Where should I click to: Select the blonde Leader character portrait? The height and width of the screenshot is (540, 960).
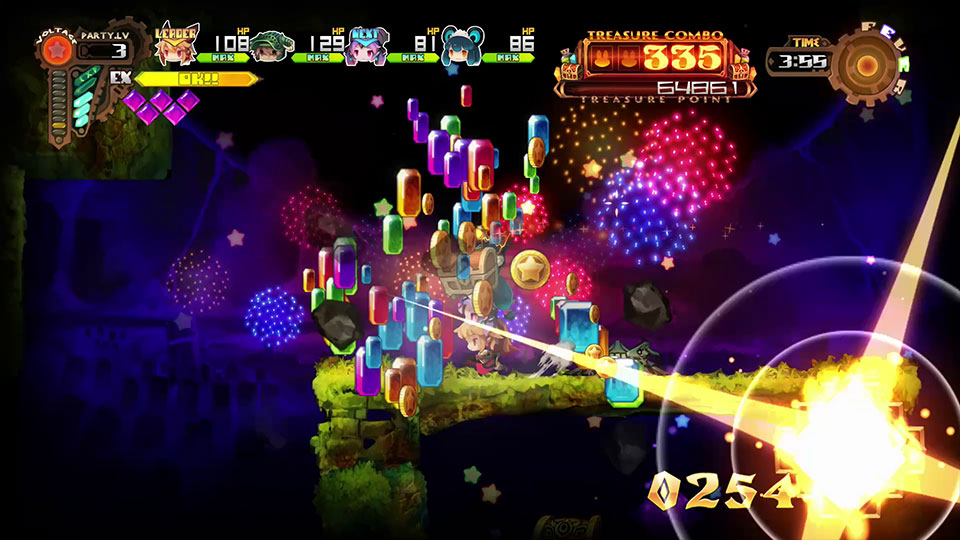[x=177, y=46]
